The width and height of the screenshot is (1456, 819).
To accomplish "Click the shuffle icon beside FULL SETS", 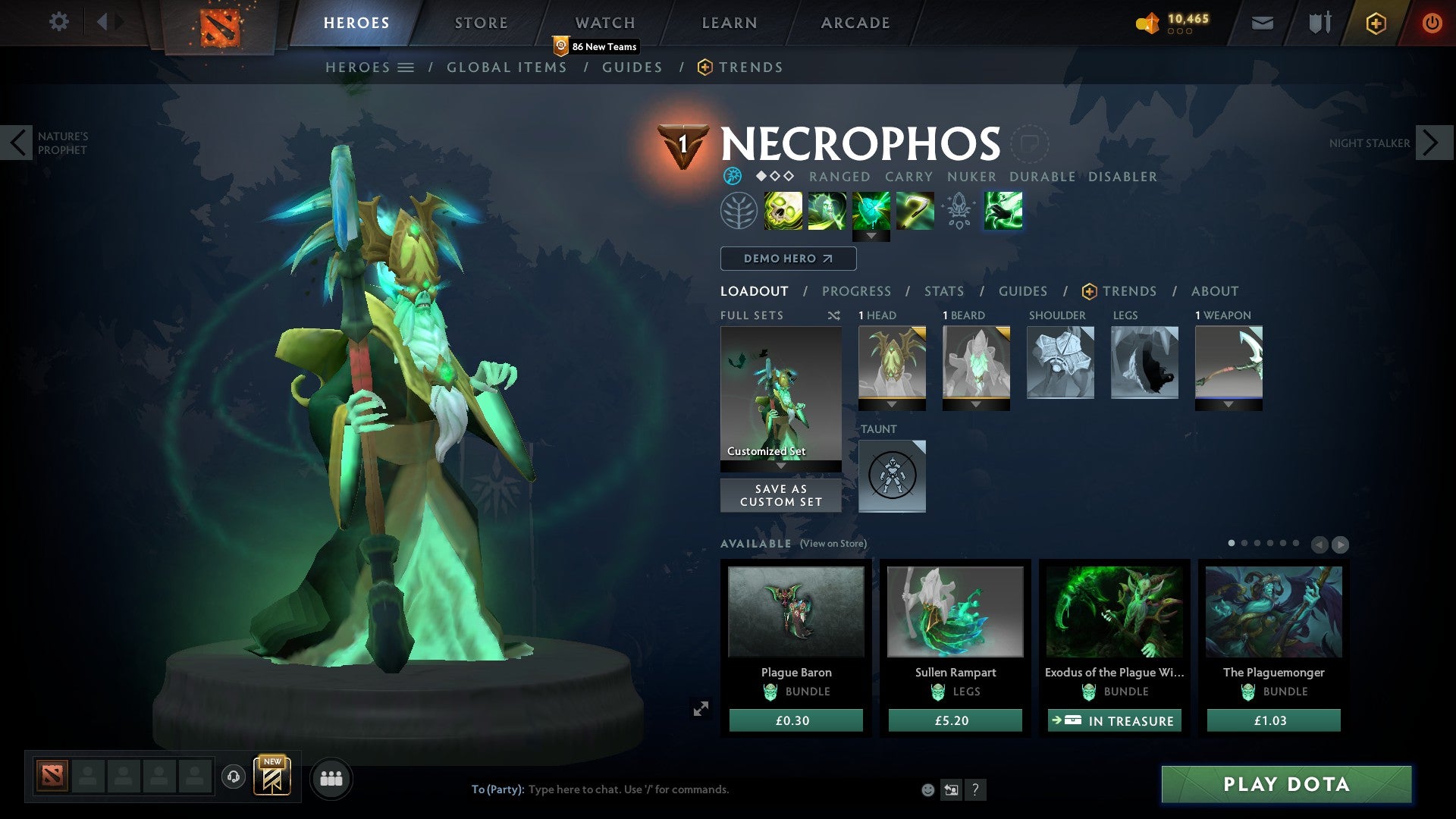I will [834, 315].
